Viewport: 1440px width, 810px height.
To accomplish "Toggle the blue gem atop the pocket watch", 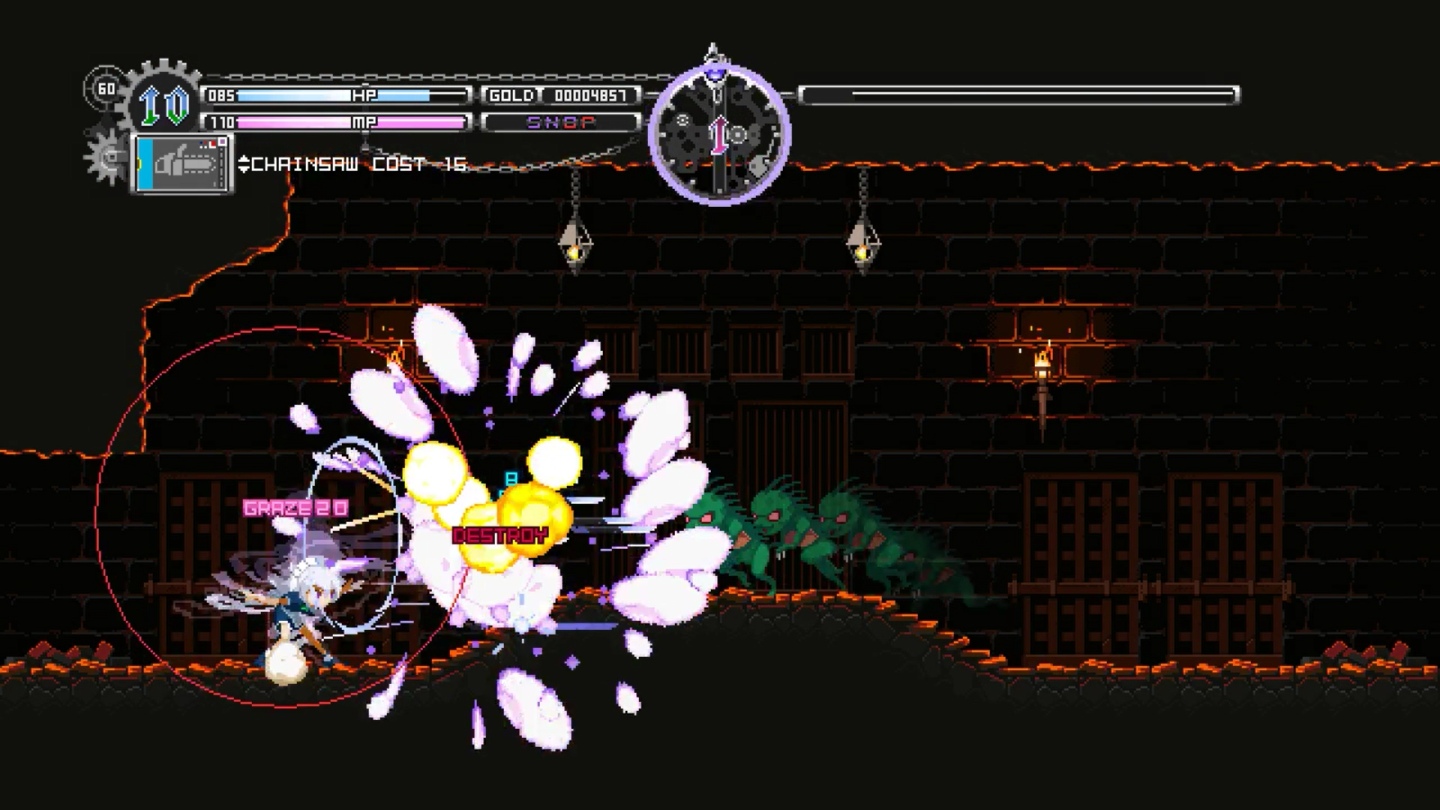I will pyautogui.click(x=716, y=74).
